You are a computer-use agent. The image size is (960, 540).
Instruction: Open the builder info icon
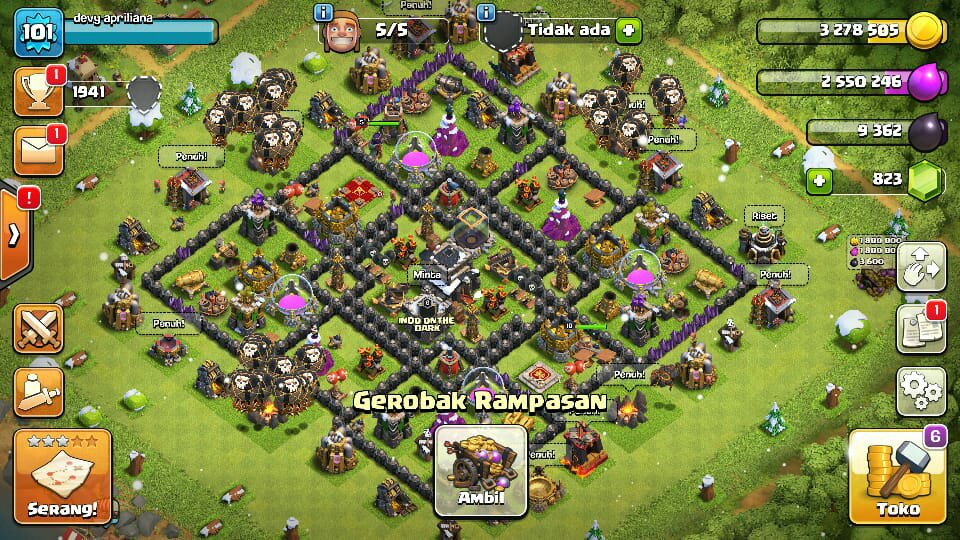[x=324, y=13]
